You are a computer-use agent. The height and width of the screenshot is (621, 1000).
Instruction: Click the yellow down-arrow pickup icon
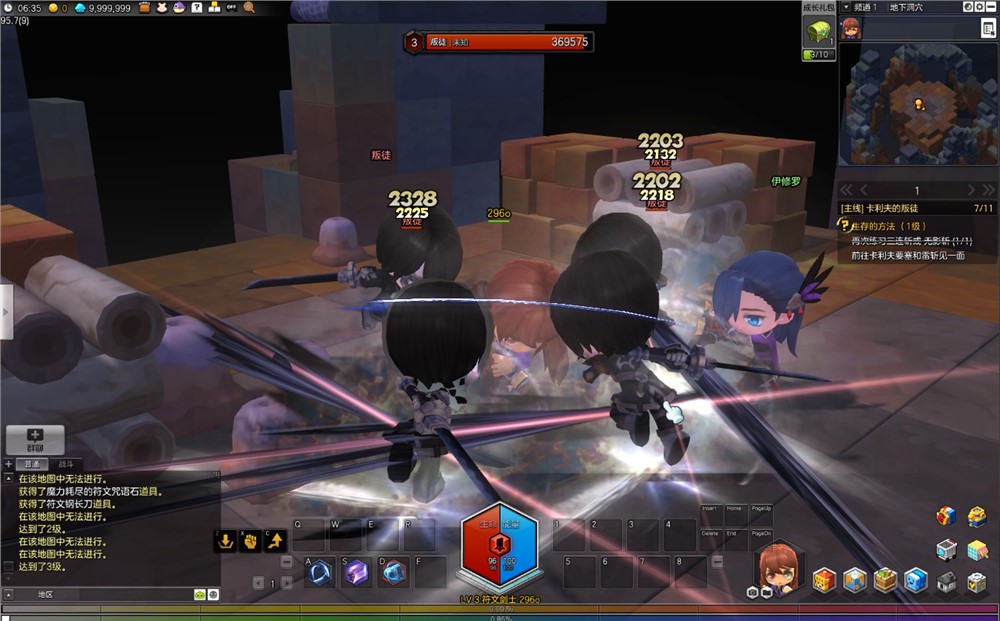pyautogui.click(x=226, y=541)
